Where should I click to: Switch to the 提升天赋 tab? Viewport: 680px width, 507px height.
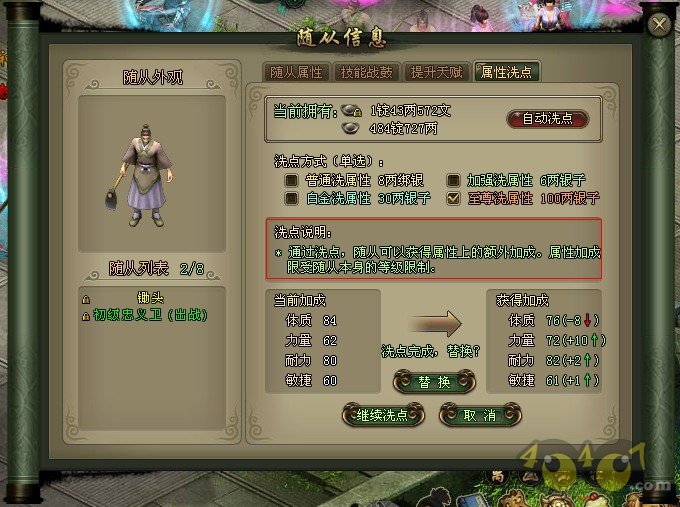pyautogui.click(x=436, y=72)
